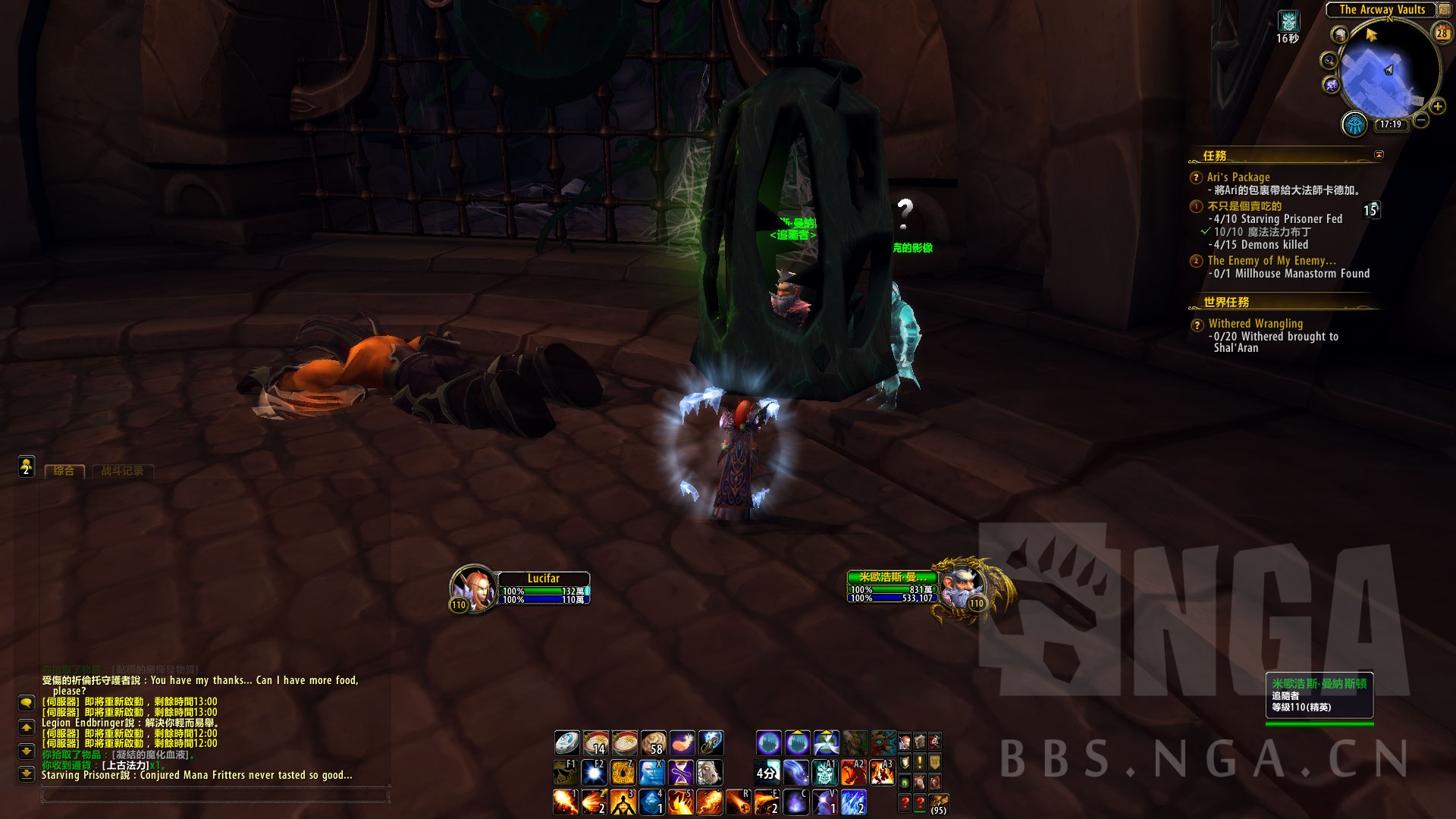Collapse the 任務 objective tracker
Screen dimensions: 1456x819
point(1379,155)
